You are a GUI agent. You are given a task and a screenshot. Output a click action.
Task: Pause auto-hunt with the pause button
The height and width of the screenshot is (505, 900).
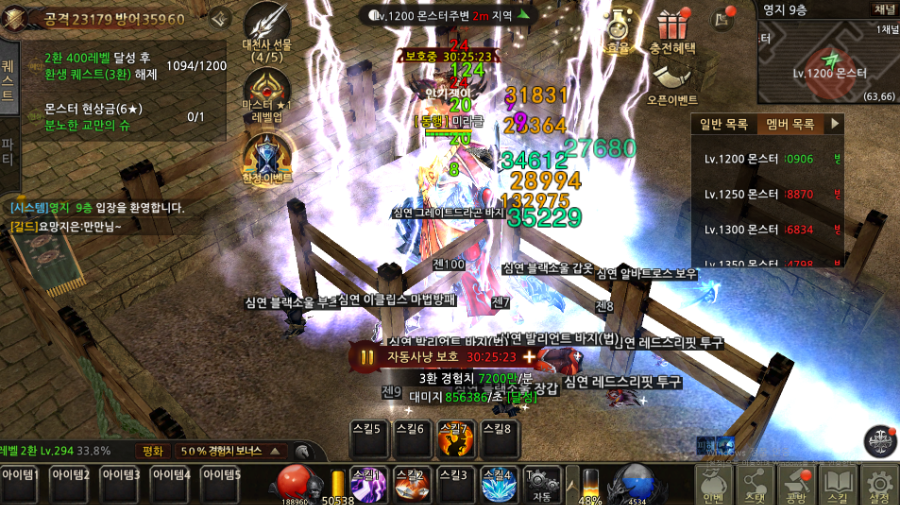point(366,356)
